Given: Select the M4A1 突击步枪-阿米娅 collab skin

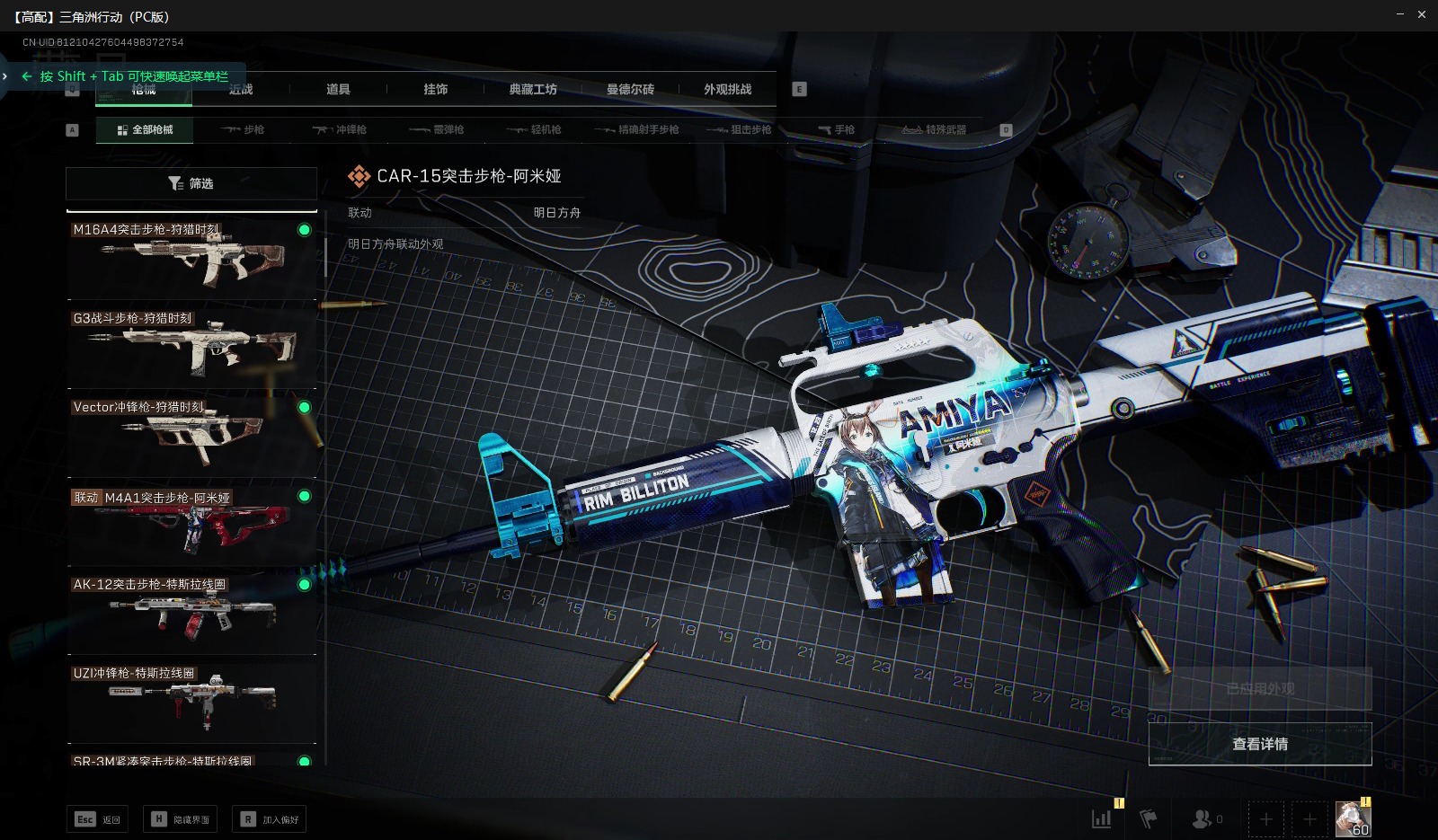Looking at the screenshot, I should tap(191, 525).
